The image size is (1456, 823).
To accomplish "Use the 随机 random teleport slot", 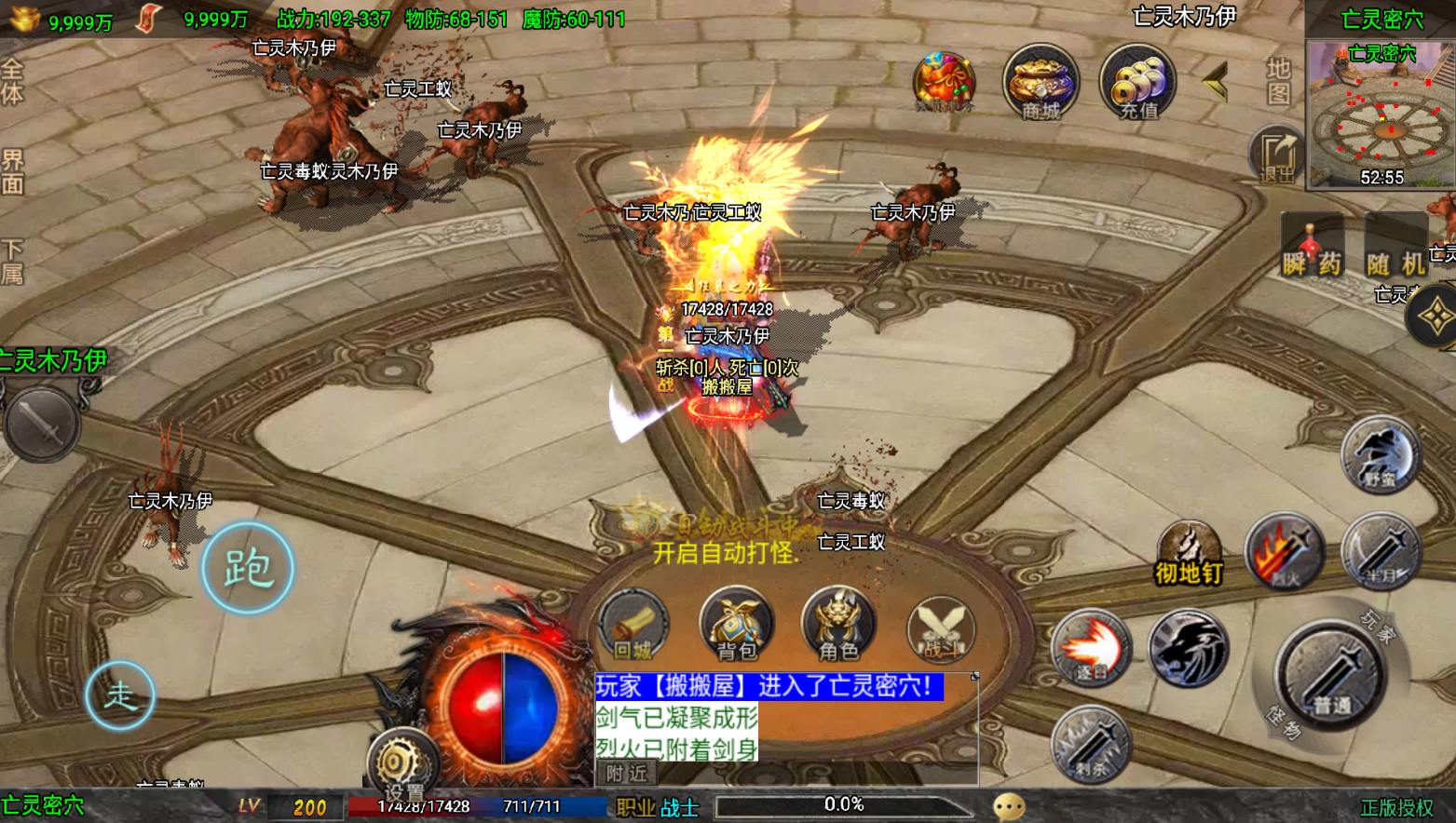I will pos(1395,246).
